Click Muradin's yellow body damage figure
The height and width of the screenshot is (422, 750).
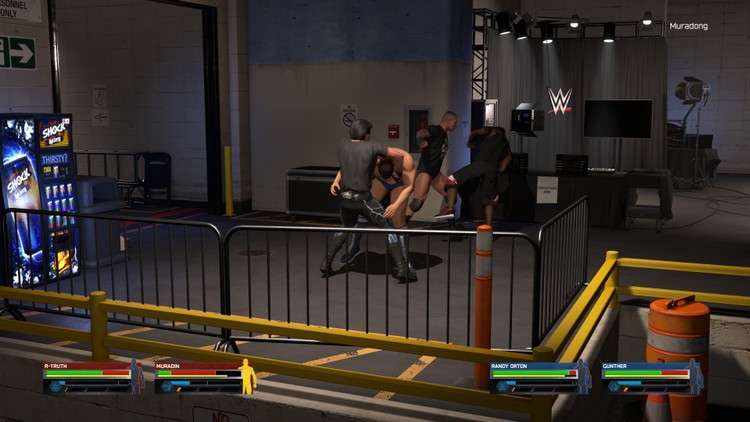(x=246, y=377)
